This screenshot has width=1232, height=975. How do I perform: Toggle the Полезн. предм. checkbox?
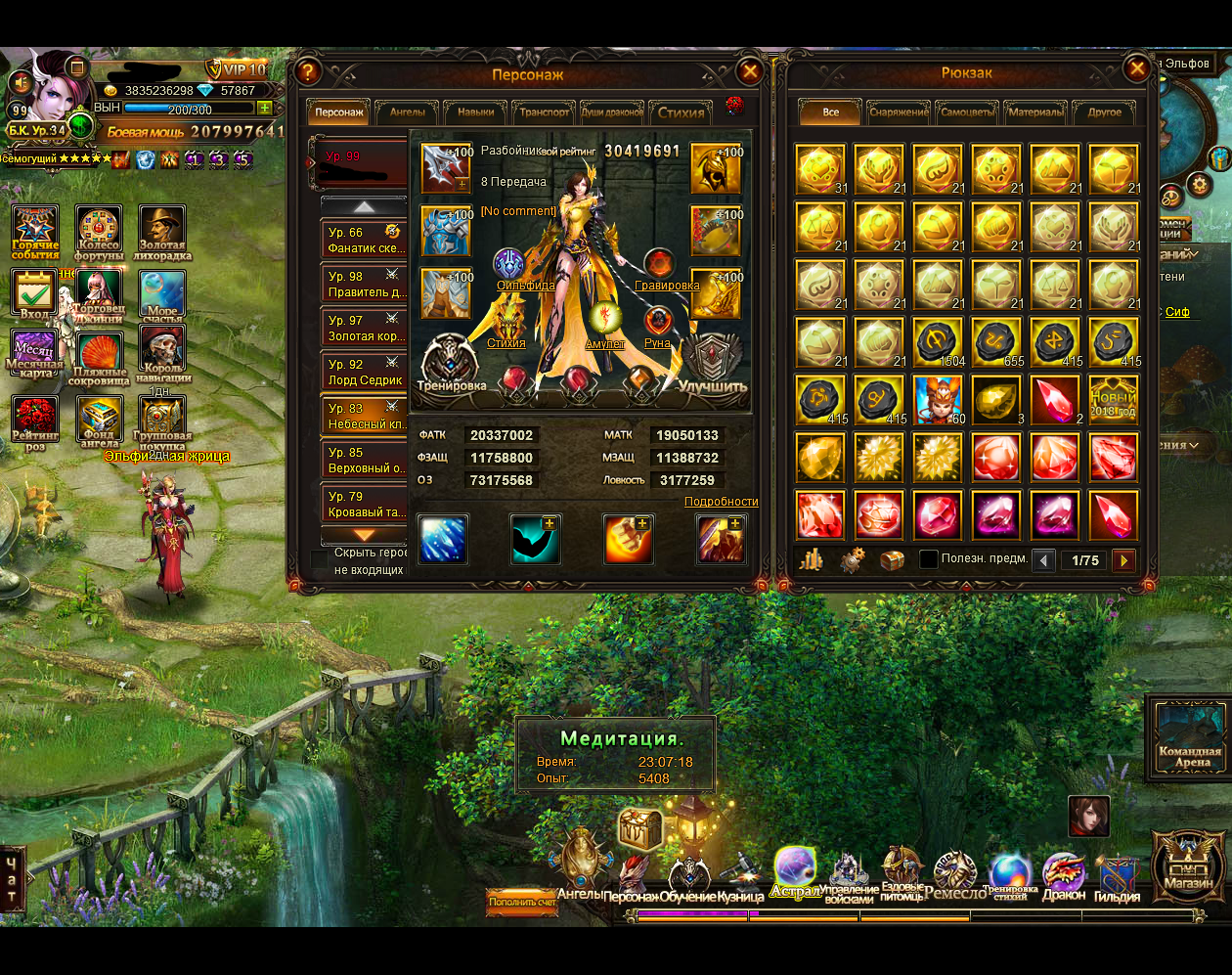click(x=929, y=559)
